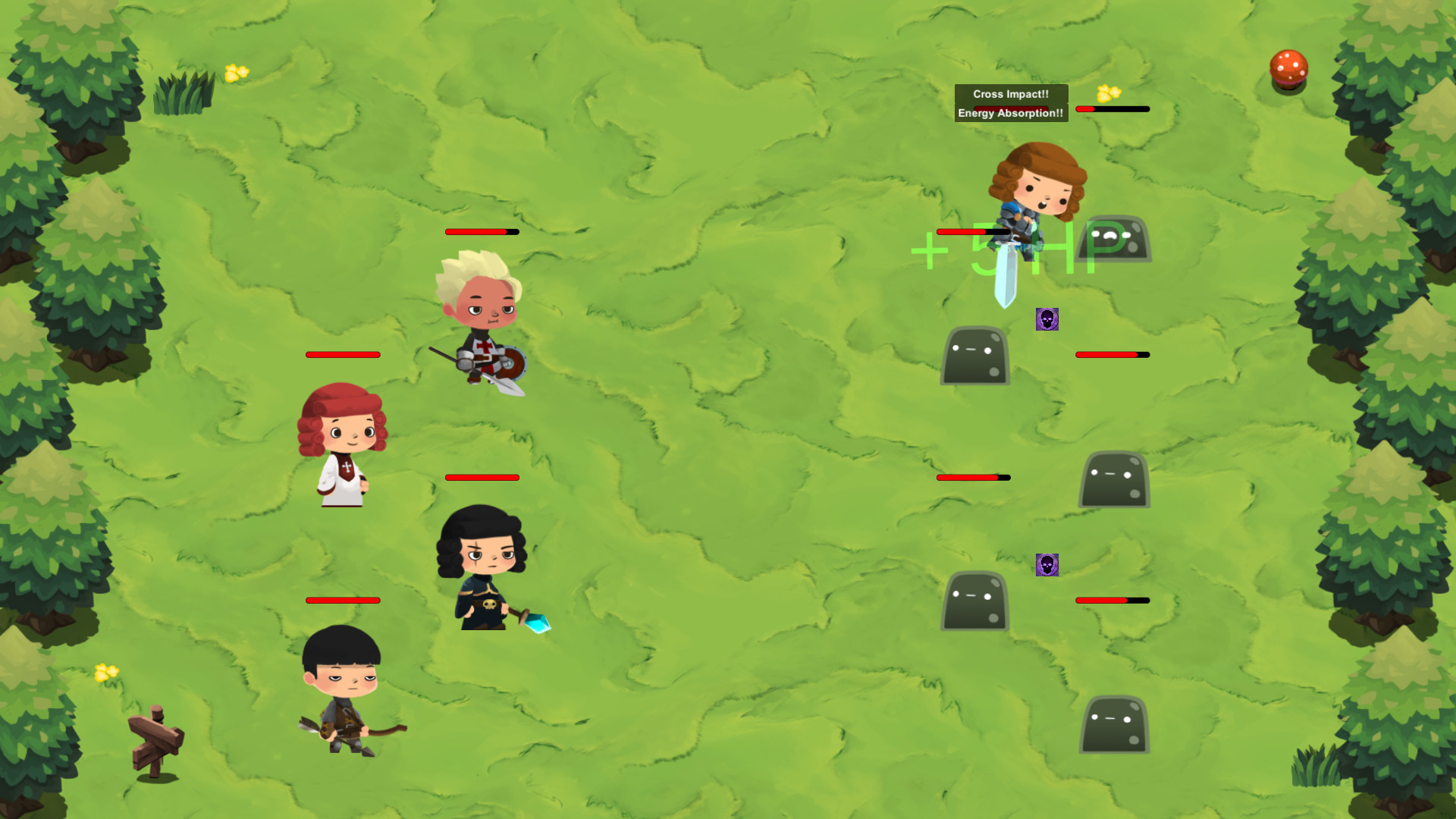
Task: Click the purple skull debuff icon below the knight
Action: coord(1047,319)
